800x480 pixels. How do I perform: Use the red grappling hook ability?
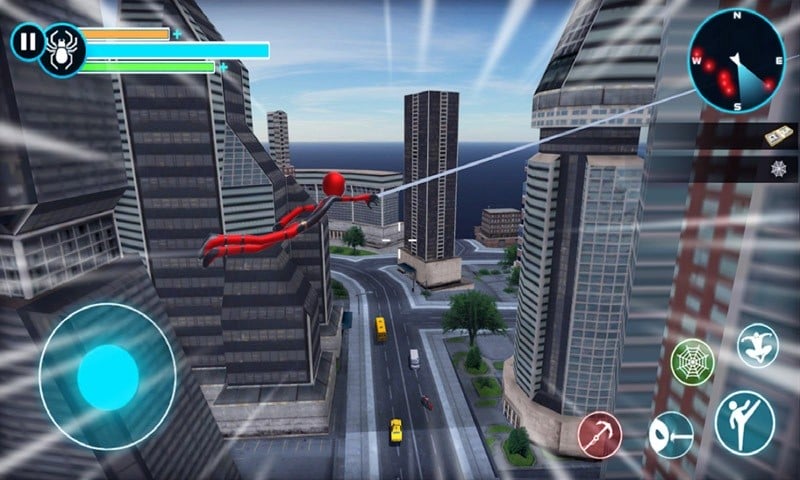[x=600, y=435]
